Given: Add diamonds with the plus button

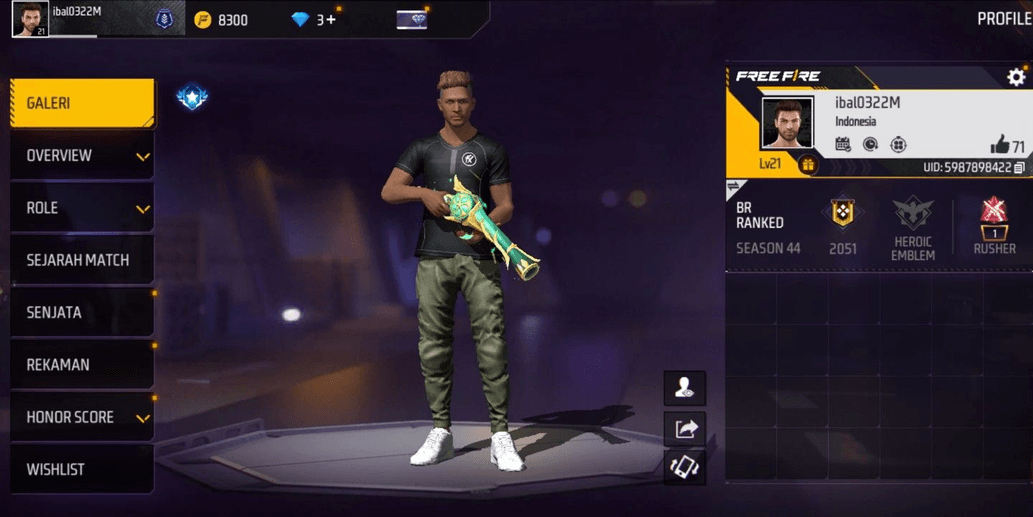Looking at the screenshot, I should [x=330, y=19].
